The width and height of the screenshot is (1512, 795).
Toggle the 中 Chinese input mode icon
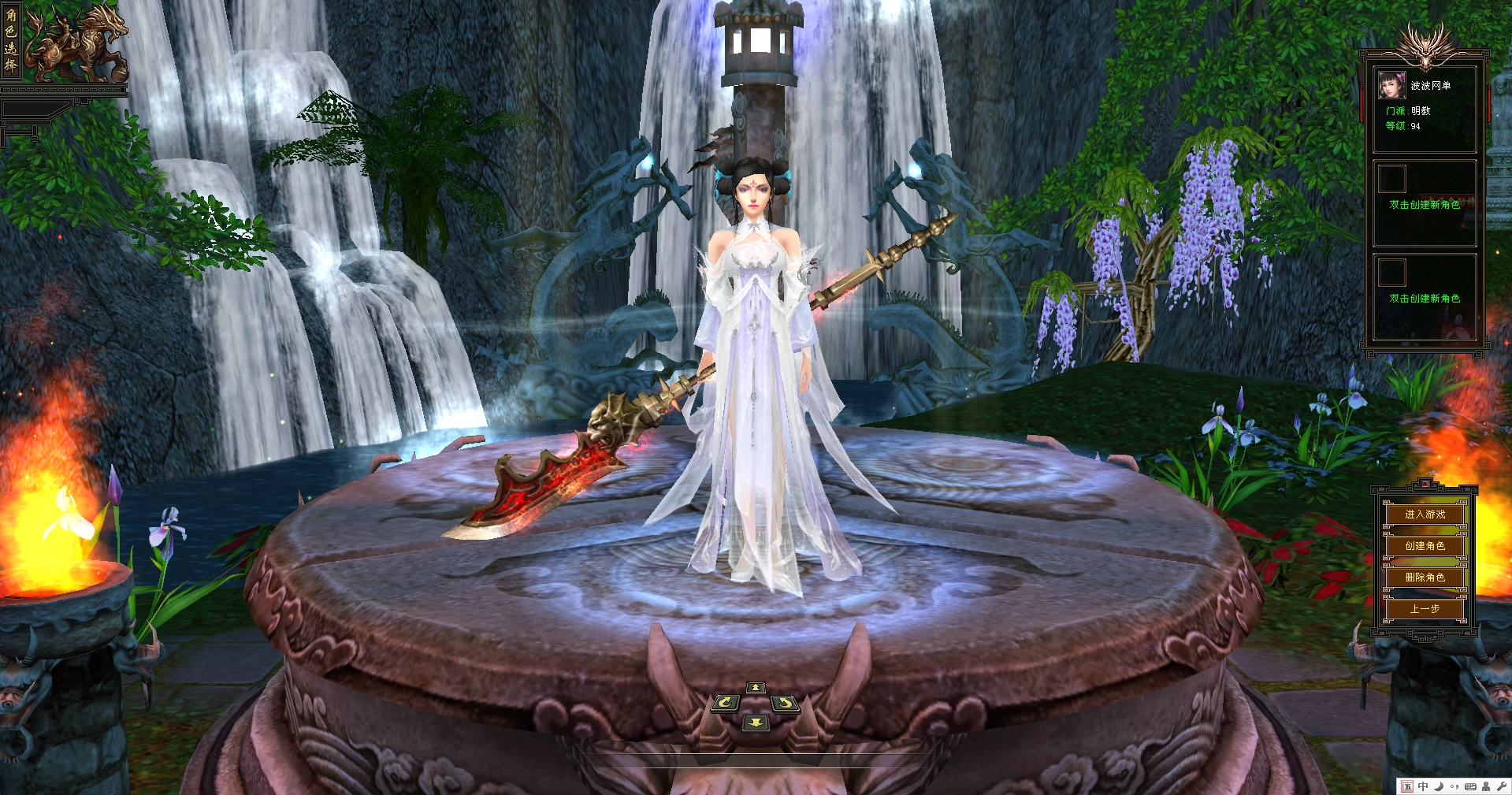1423,786
